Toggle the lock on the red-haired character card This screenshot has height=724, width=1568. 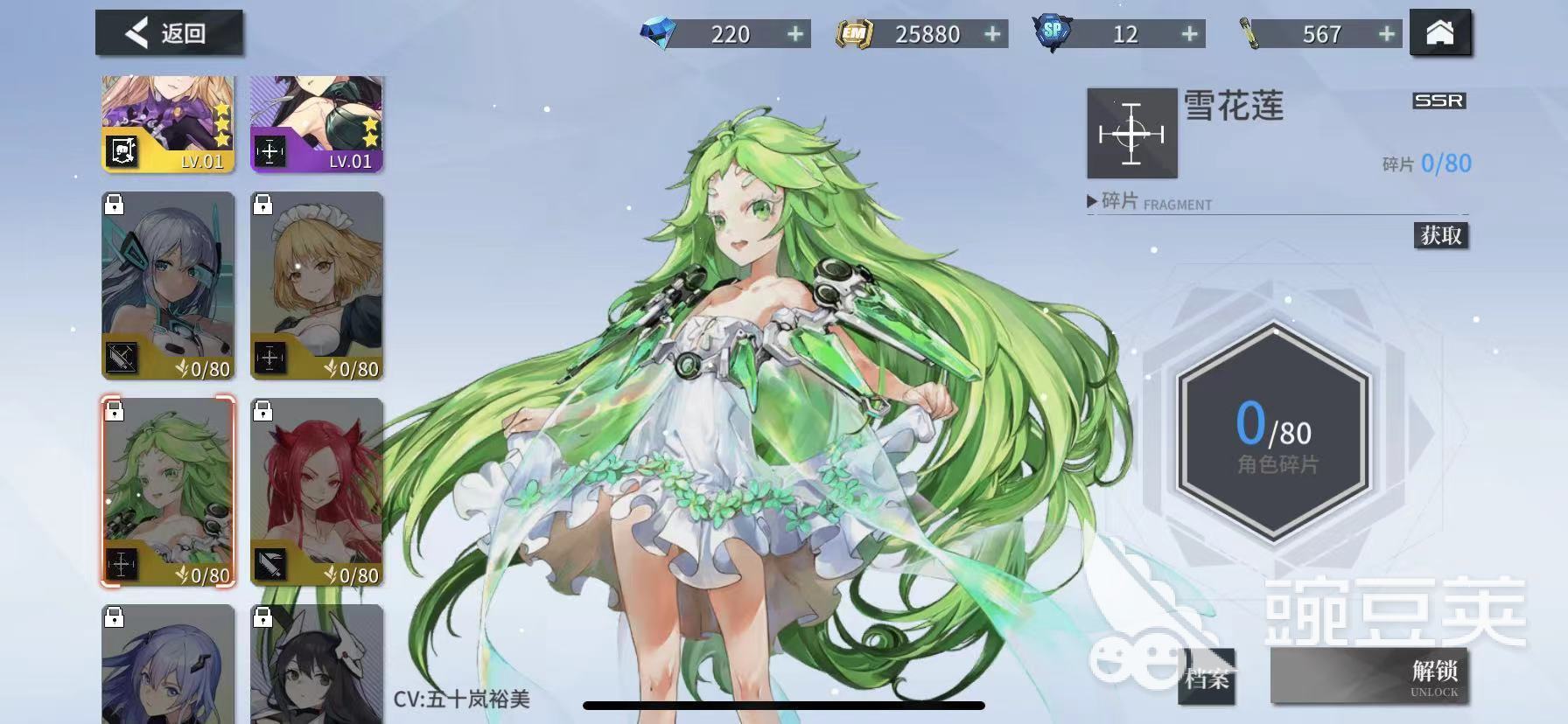tap(263, 412)
